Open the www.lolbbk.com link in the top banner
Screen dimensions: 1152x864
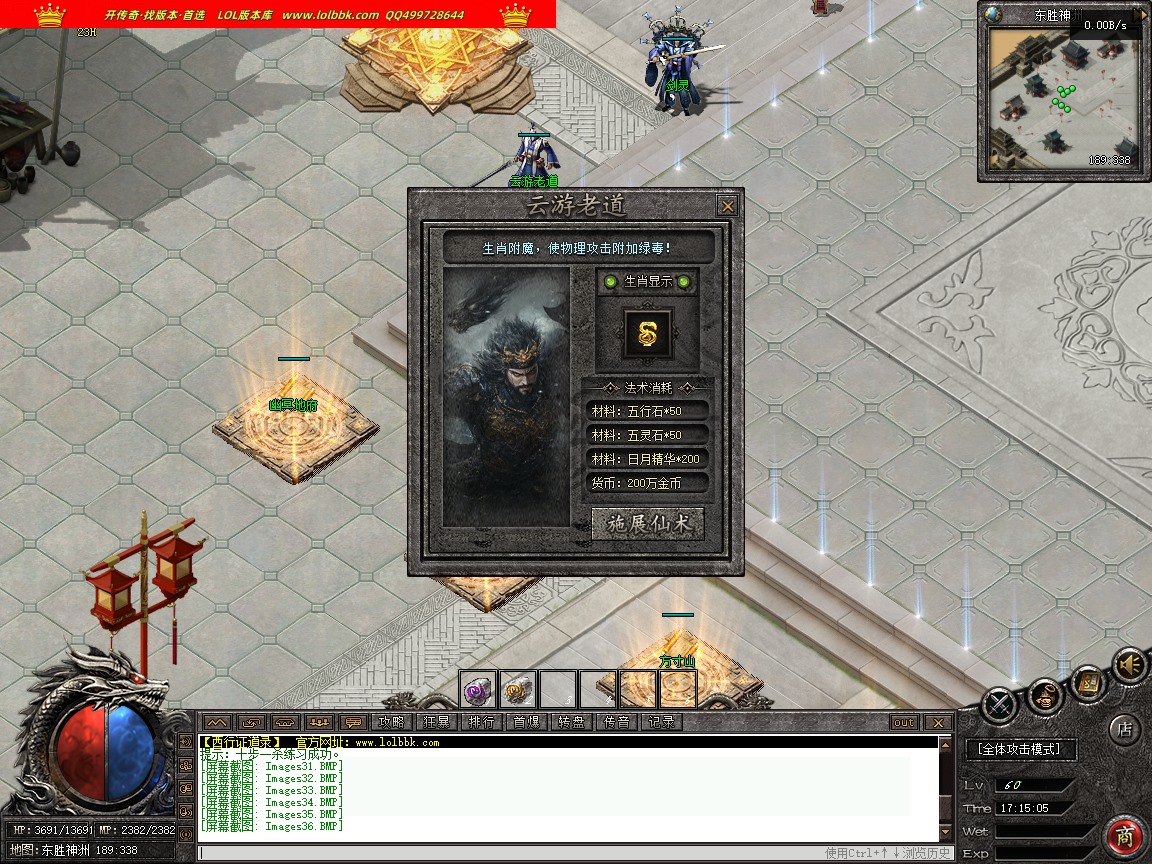coord(330,15)
